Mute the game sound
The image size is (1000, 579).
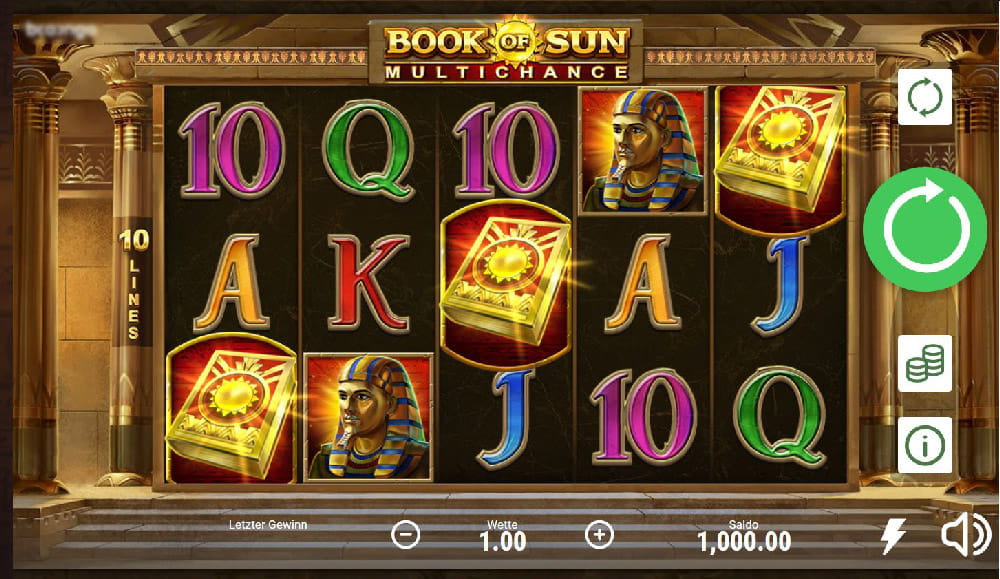click(x=965, y=537)
